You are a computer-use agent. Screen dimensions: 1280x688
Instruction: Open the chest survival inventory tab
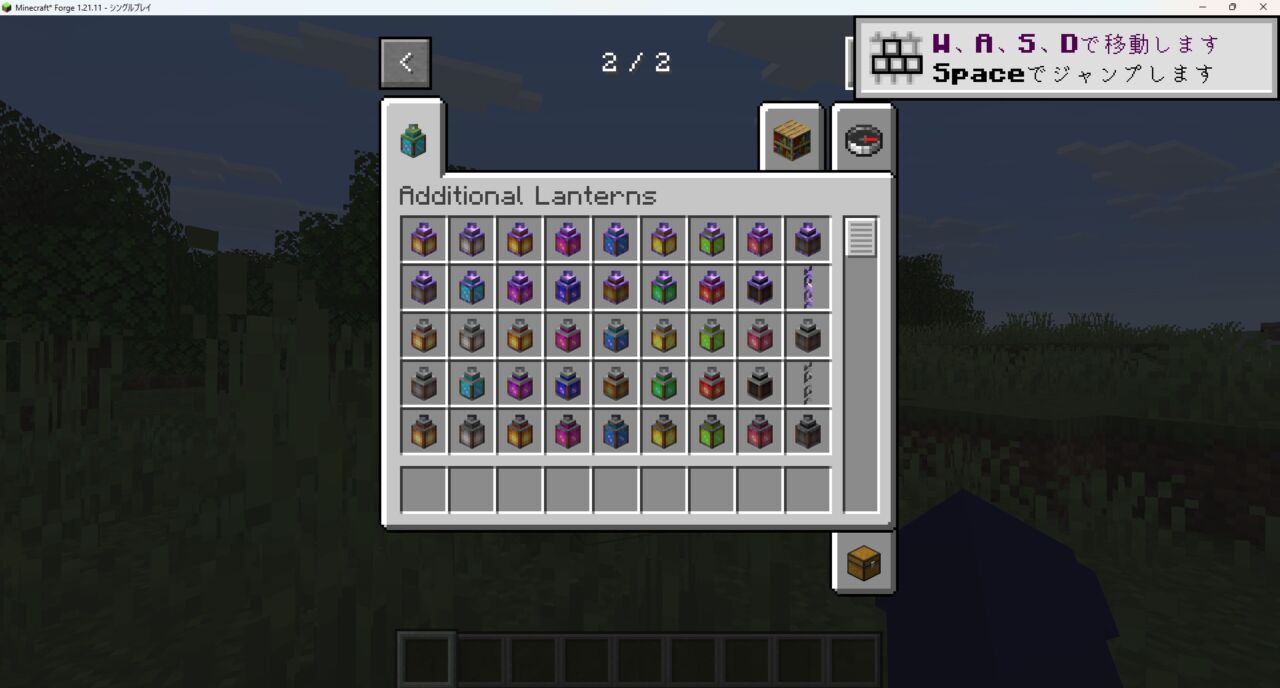click(x=863, y=563)
